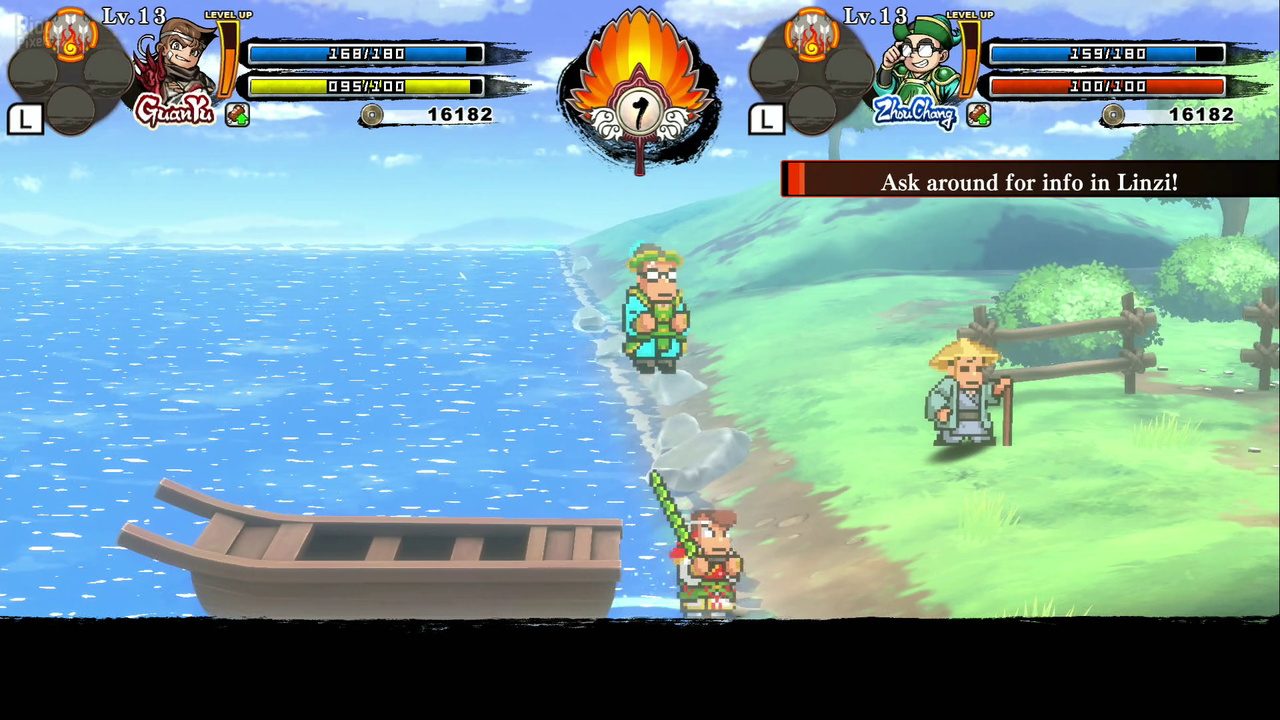Activate Guan Yu's fire arrow skill slot
The image size is (1280, 720).
pos(71,36)
